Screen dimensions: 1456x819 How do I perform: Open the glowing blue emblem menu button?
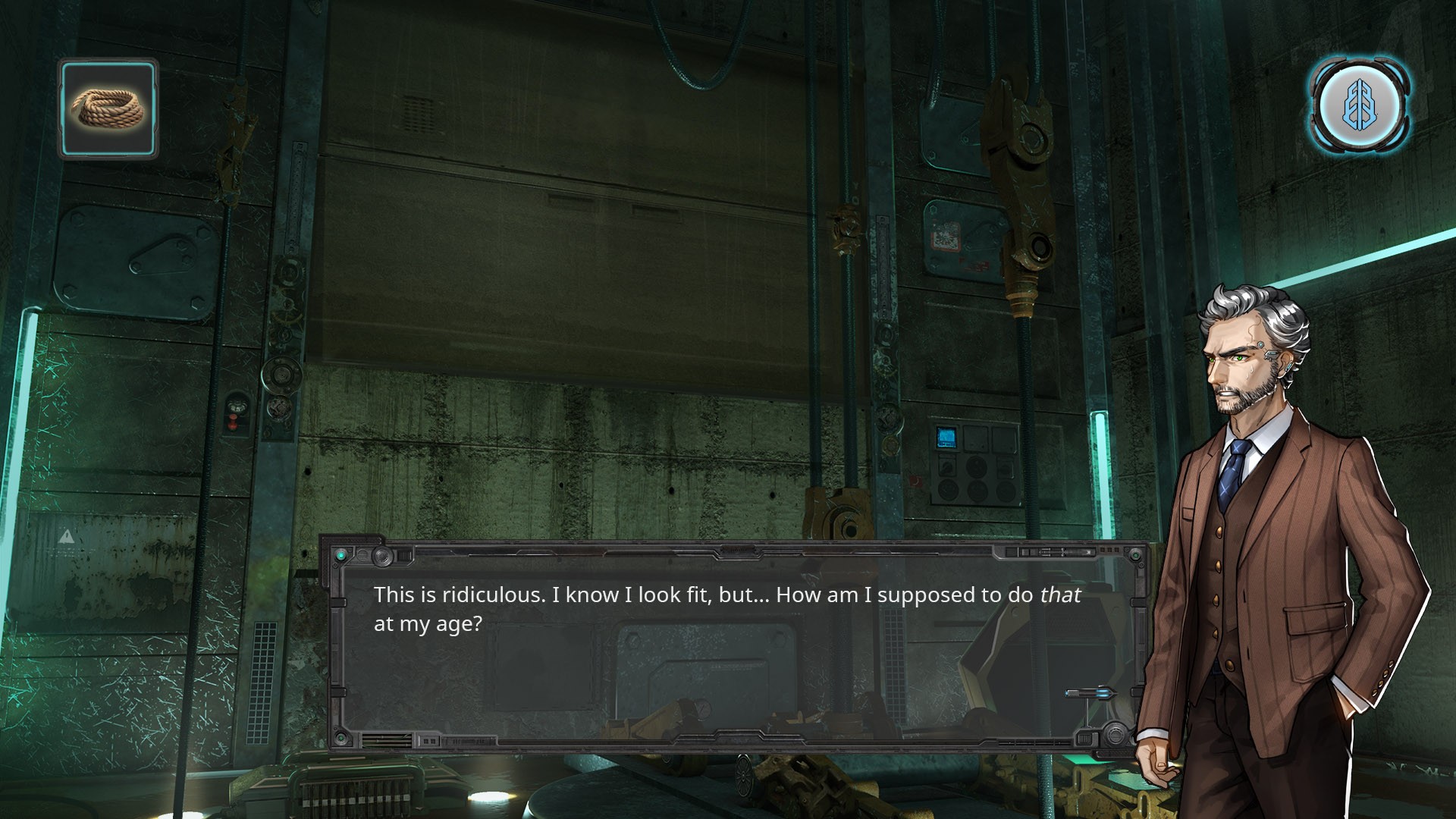(1360, 105)
